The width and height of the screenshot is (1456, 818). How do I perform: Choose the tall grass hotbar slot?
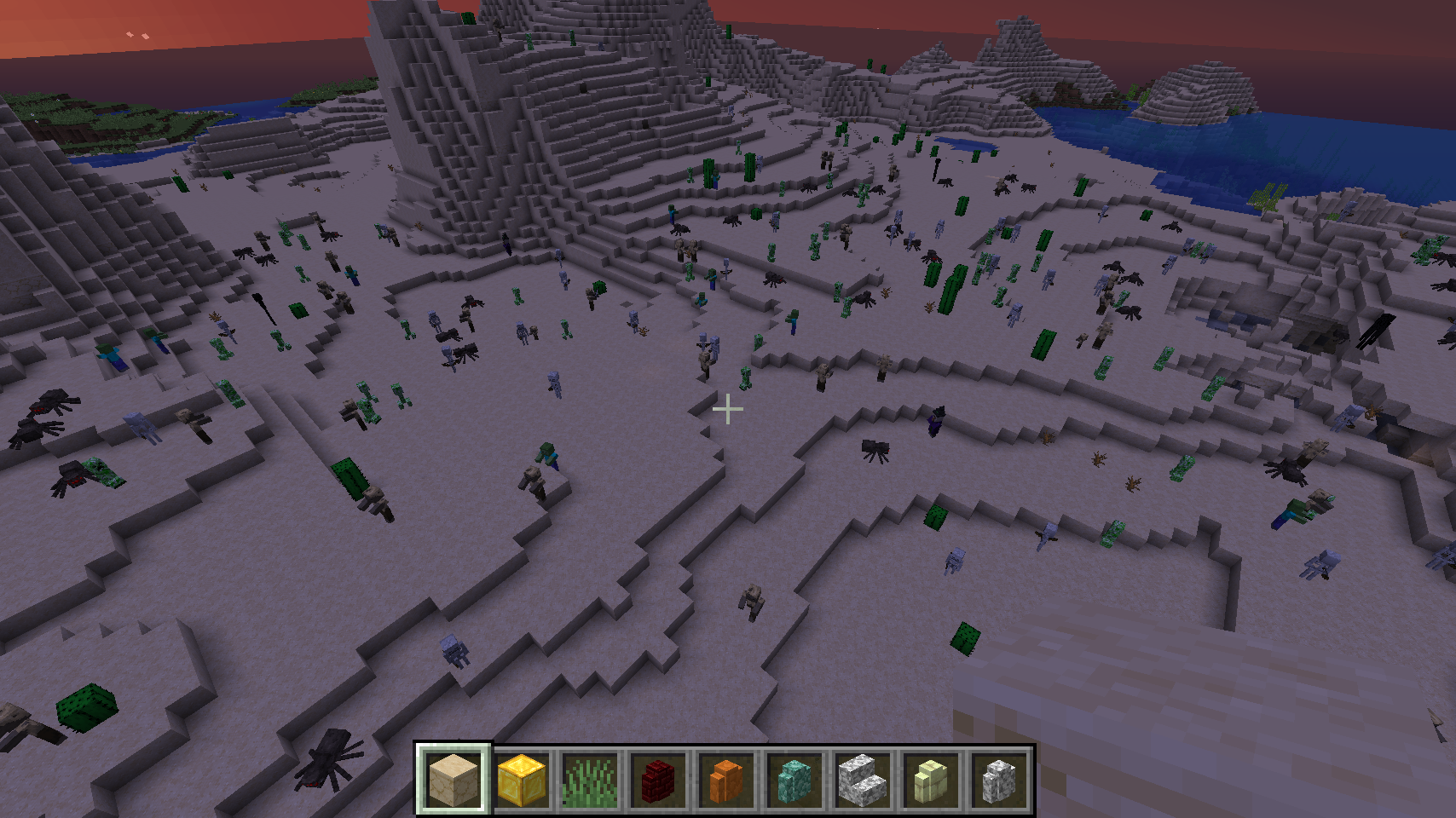(589, 779)
